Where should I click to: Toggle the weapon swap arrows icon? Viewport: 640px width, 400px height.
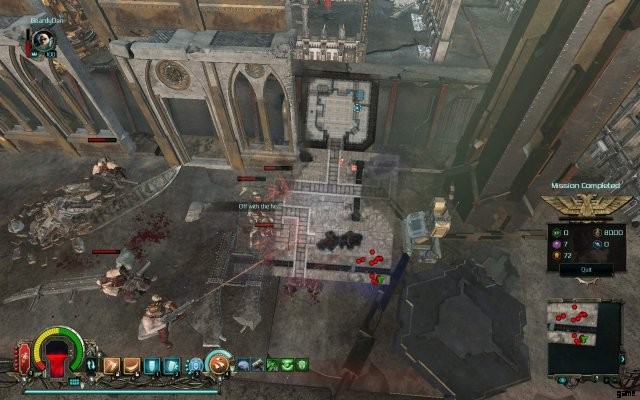(92, 365)
